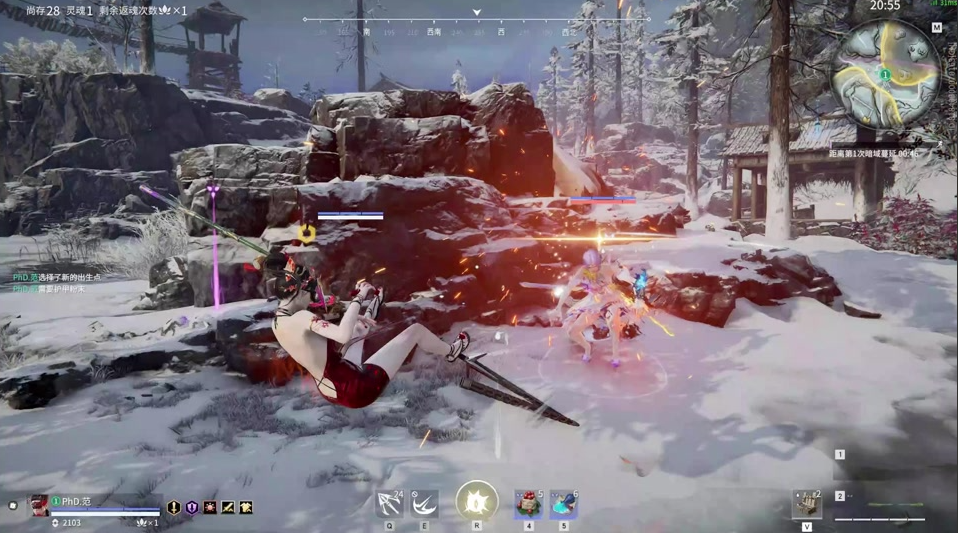Choose weapon slot 1
Image resolution: width=958 pixels, height=533 pixels.
tap(840, 455)
